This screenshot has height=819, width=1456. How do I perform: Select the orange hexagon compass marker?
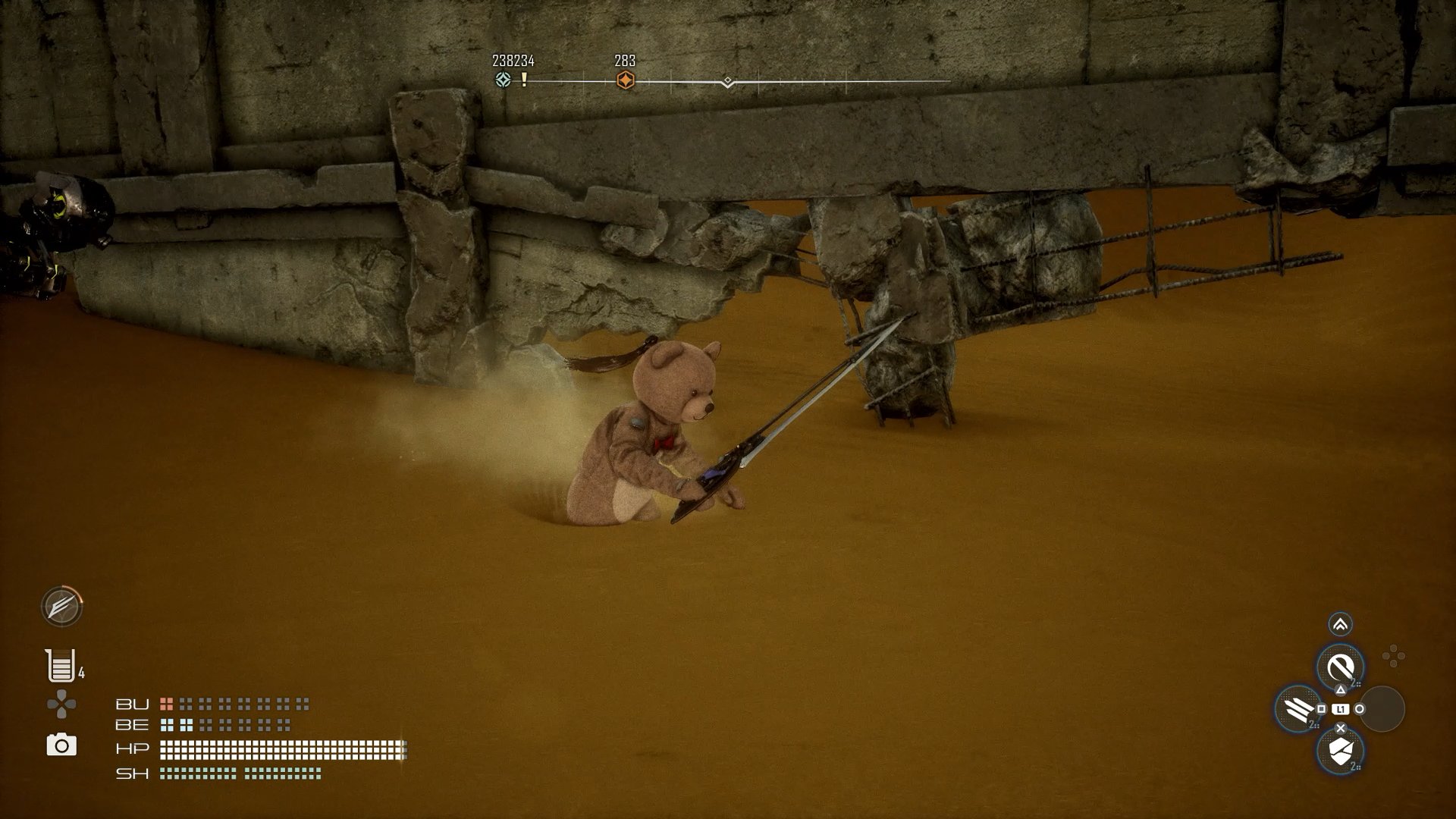(625, 80)
